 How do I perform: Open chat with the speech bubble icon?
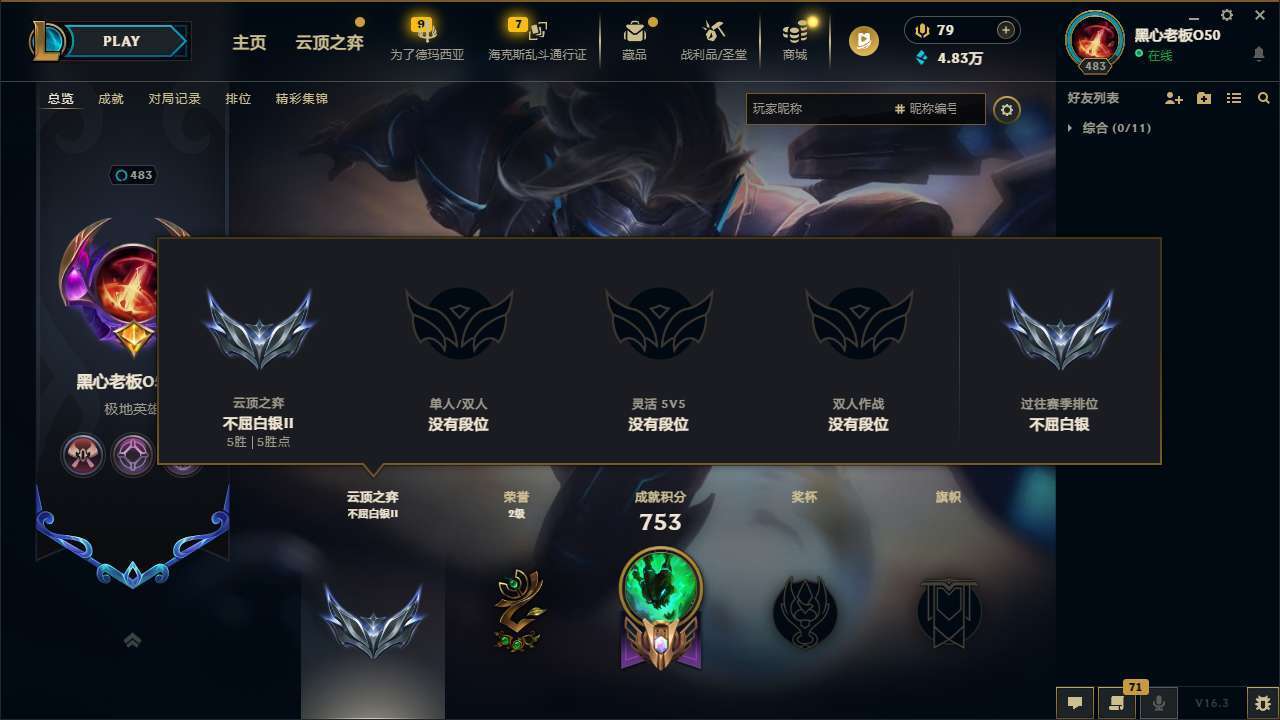point(1075,703)
